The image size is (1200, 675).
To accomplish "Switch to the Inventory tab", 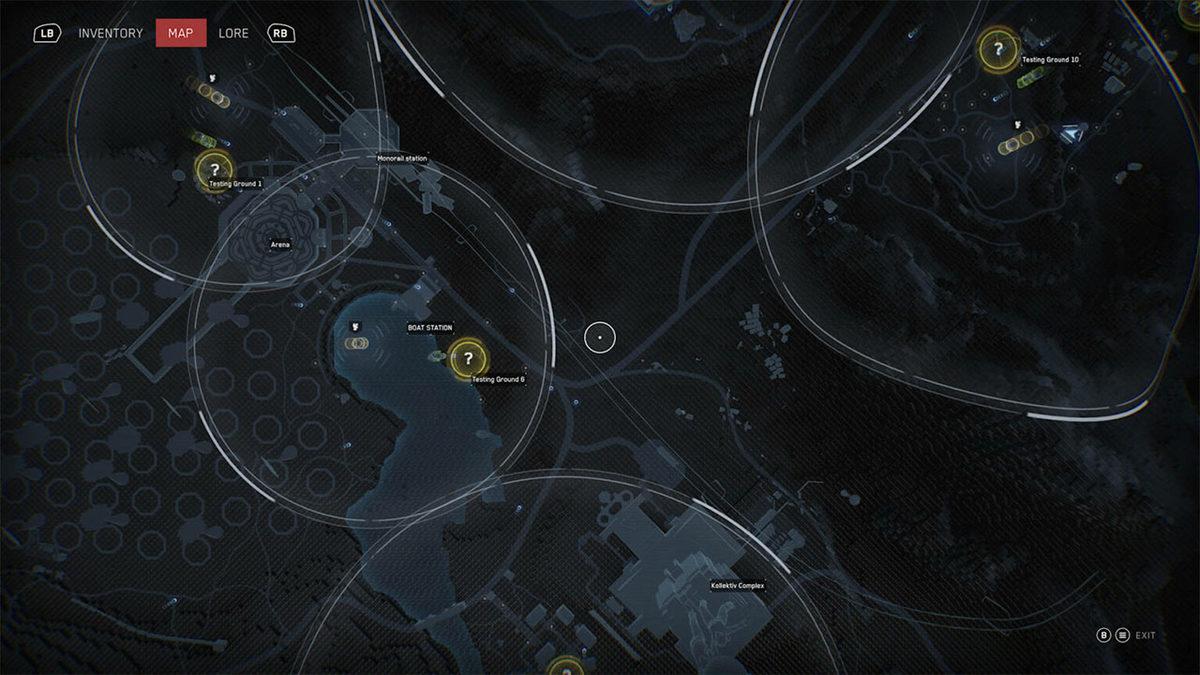I will pyautogui.click(x=110, y=33).
